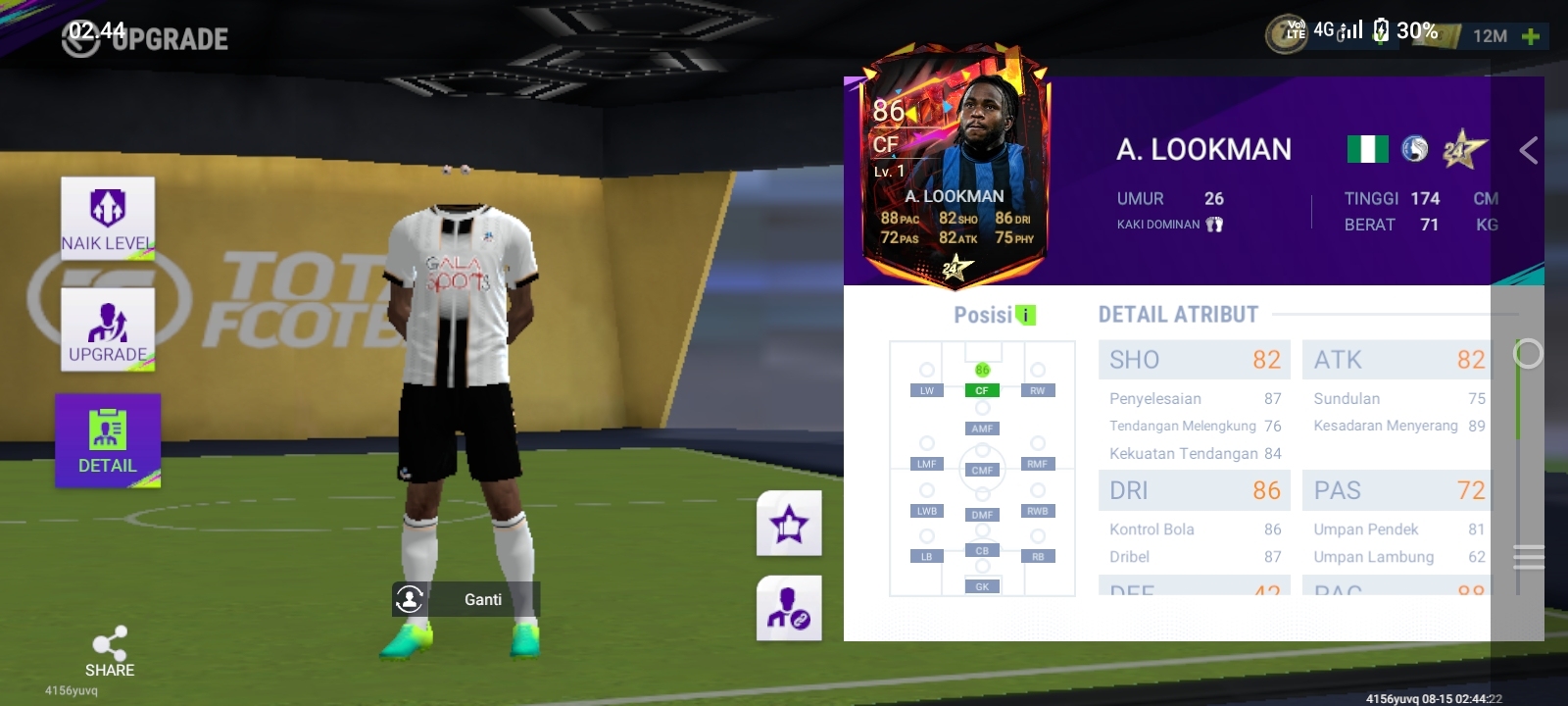Open the player edit icon button

[x=789, y=609]
